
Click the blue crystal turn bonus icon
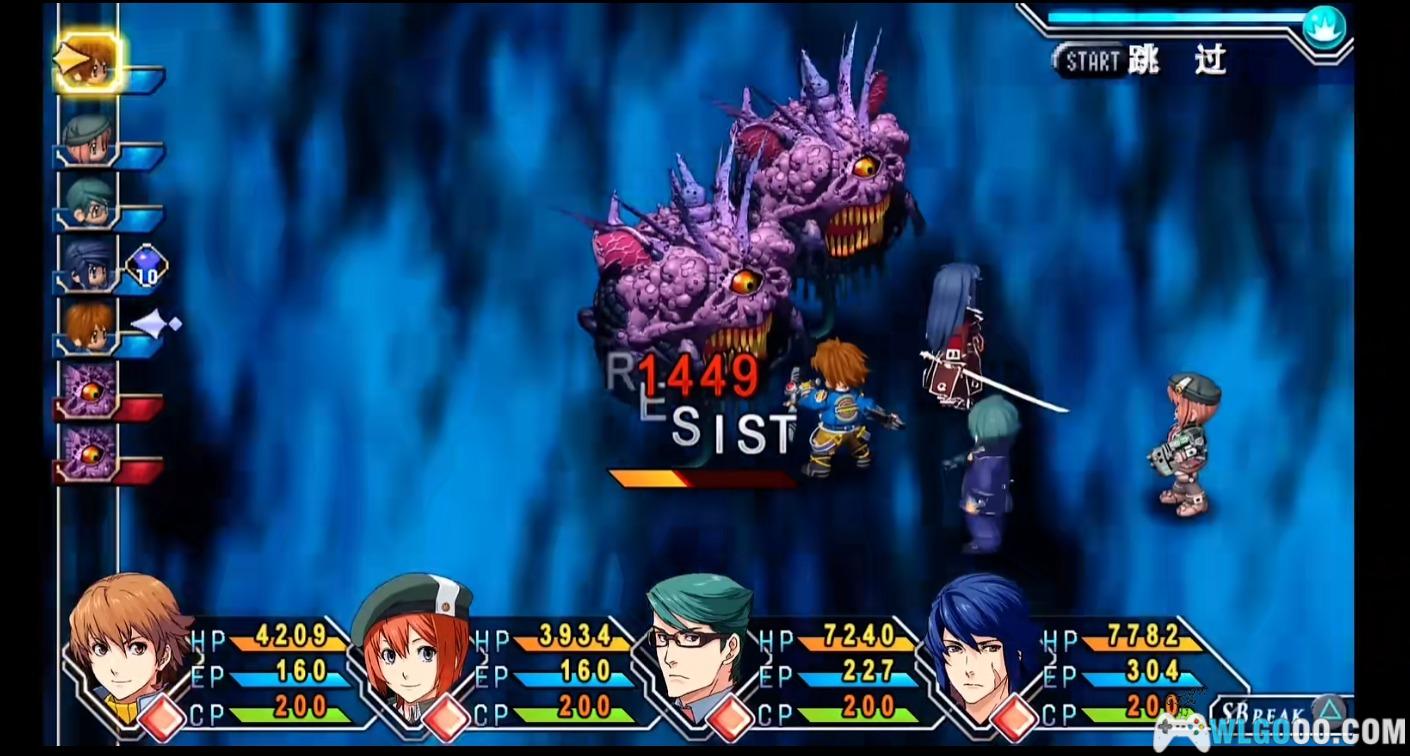[146, 267]
